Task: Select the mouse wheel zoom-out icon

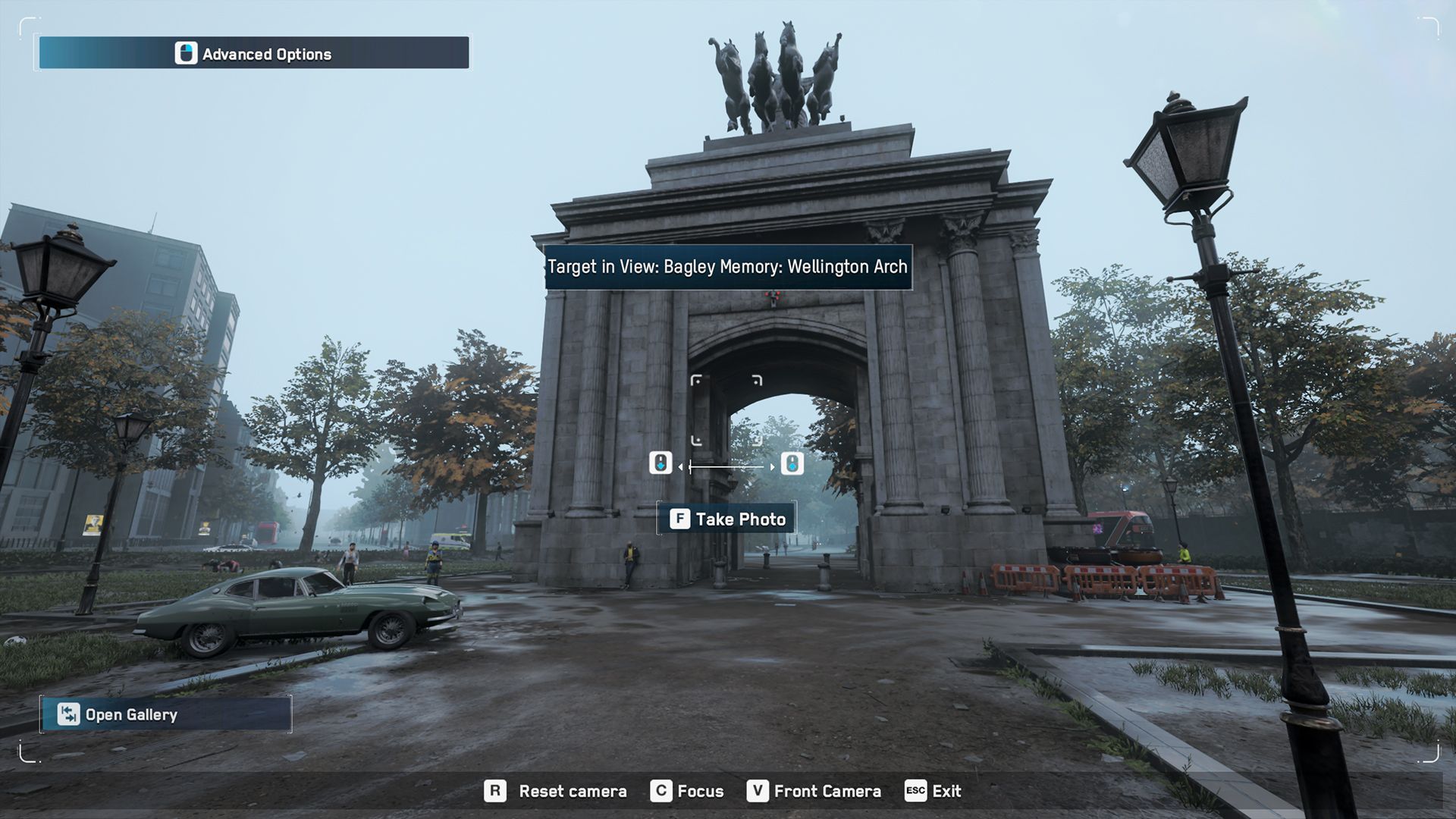Action: (x=661, y=463)
